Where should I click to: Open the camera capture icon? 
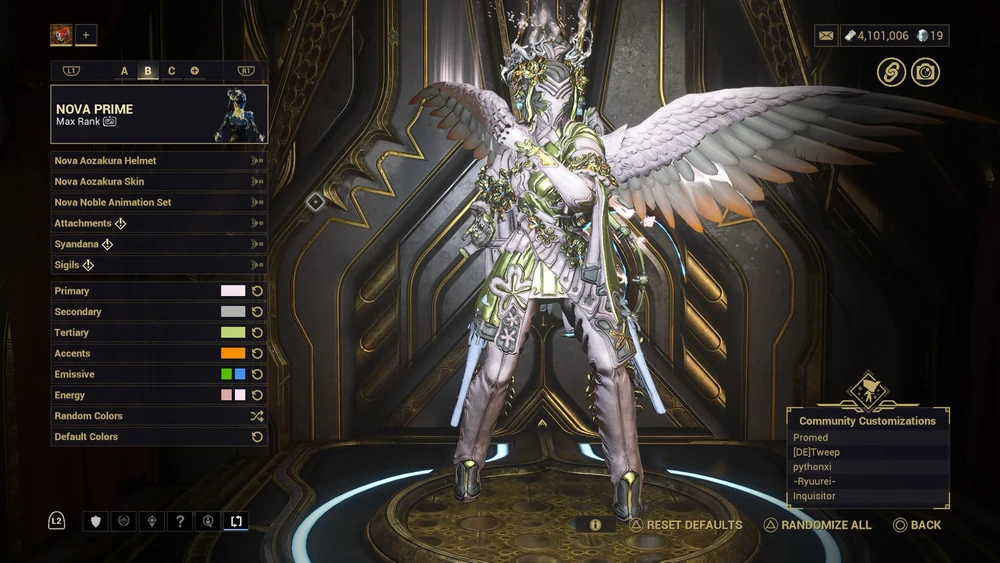tap(925, 72)
